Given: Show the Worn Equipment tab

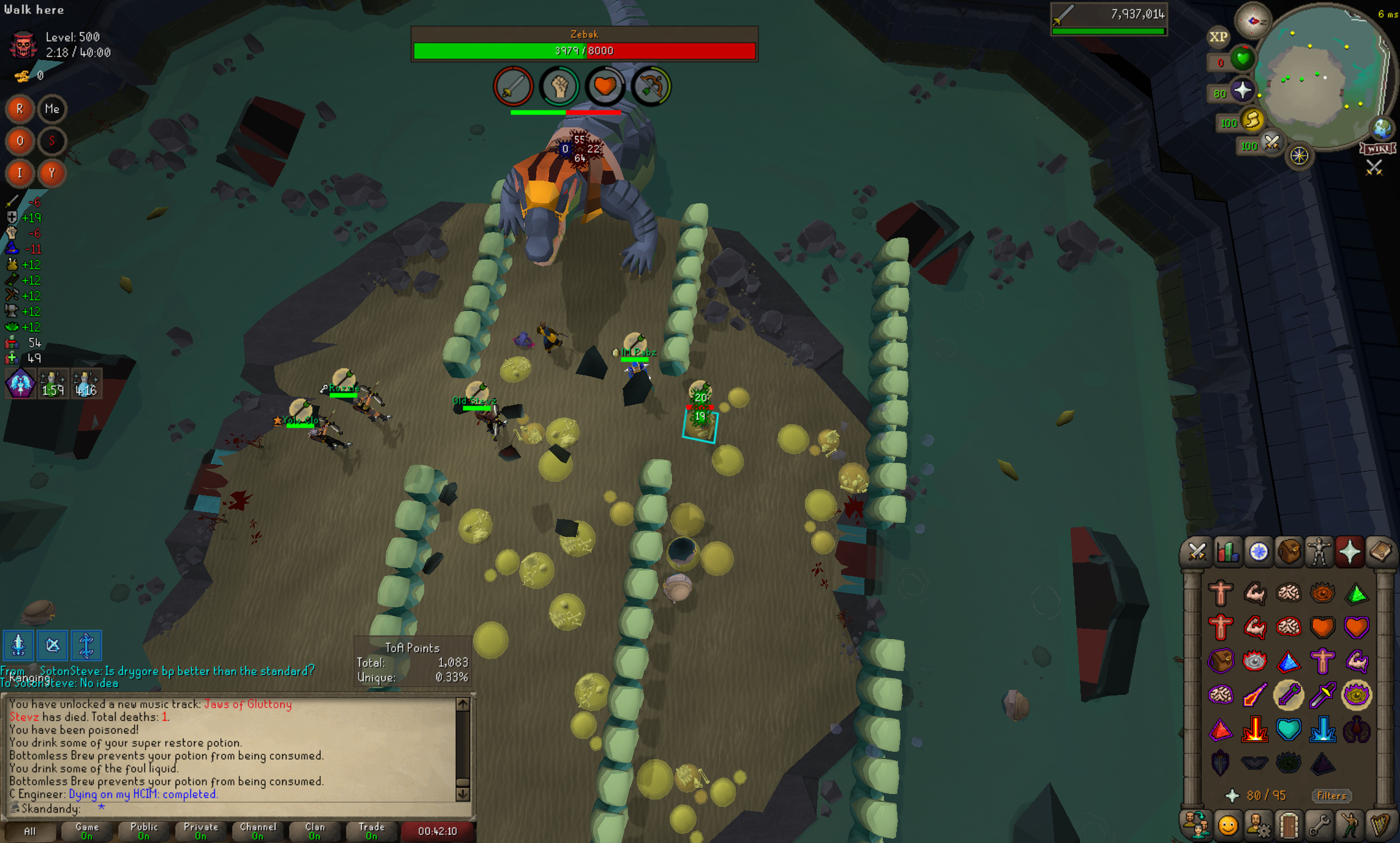Looking at the screenshot, I should click(1319, 552).
